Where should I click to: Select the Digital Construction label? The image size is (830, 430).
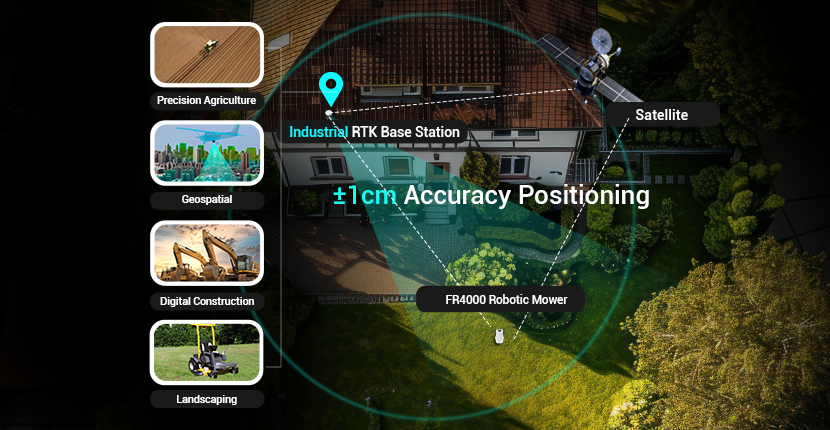pos(206,300)
